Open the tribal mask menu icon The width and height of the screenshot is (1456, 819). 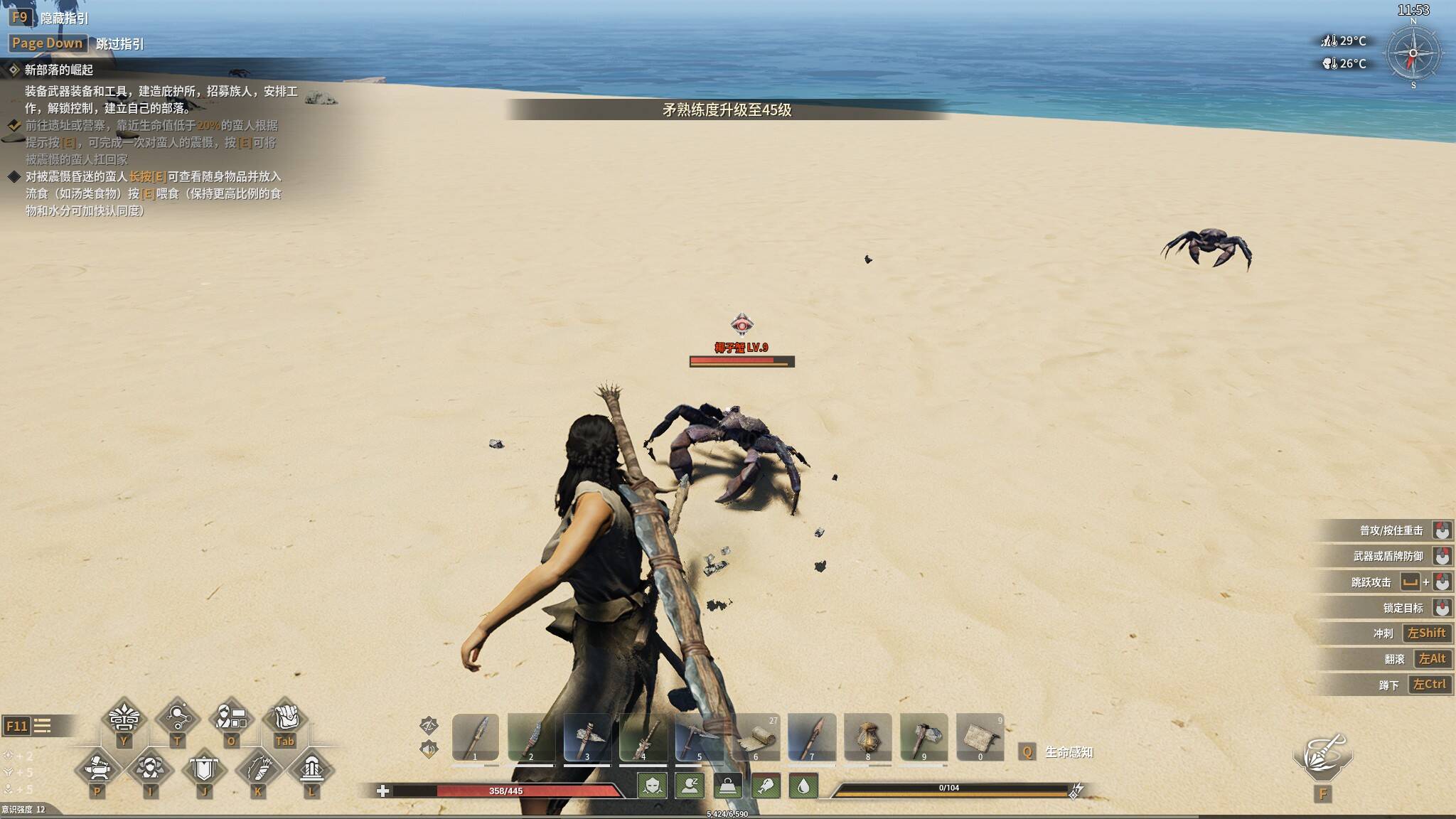(x=124, y=719)
